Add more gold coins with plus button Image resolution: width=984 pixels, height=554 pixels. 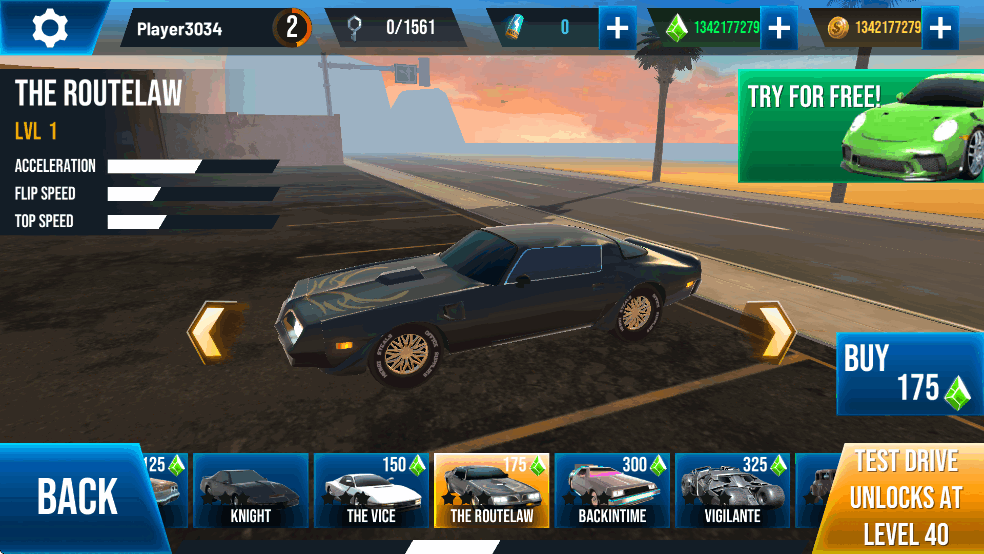pos(939,28)
